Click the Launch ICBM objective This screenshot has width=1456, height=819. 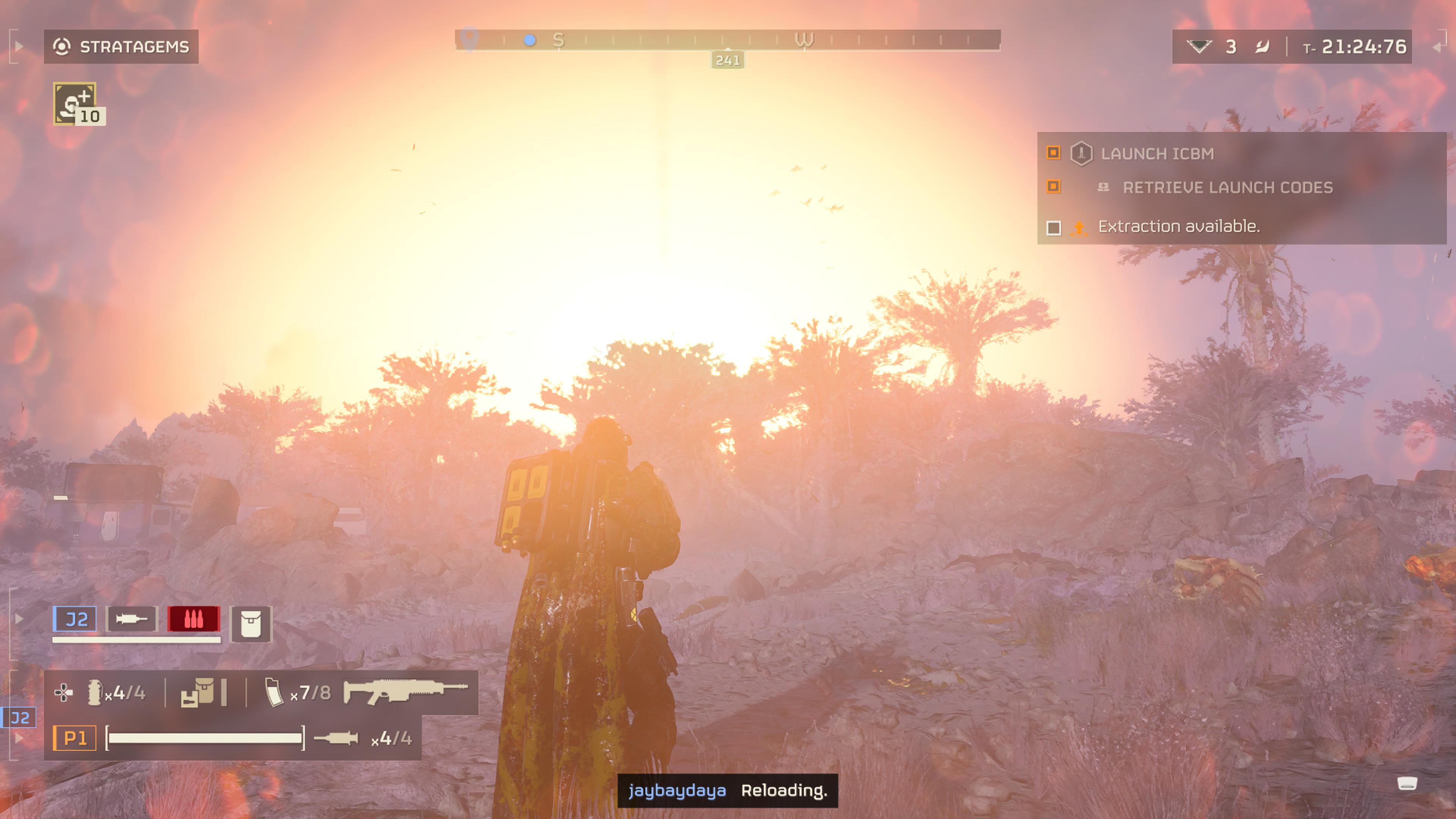click(1156, 154)
